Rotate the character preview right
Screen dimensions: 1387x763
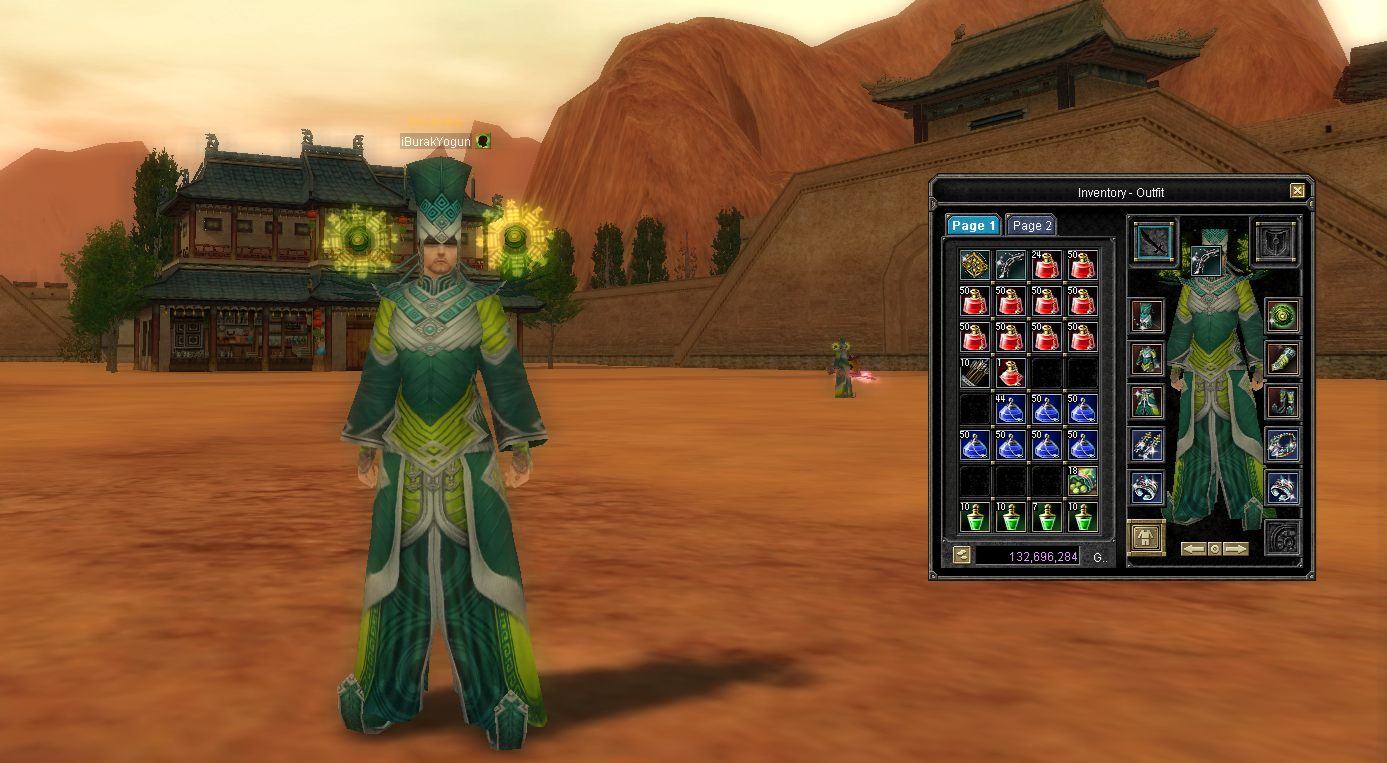tap(1236, 549)
